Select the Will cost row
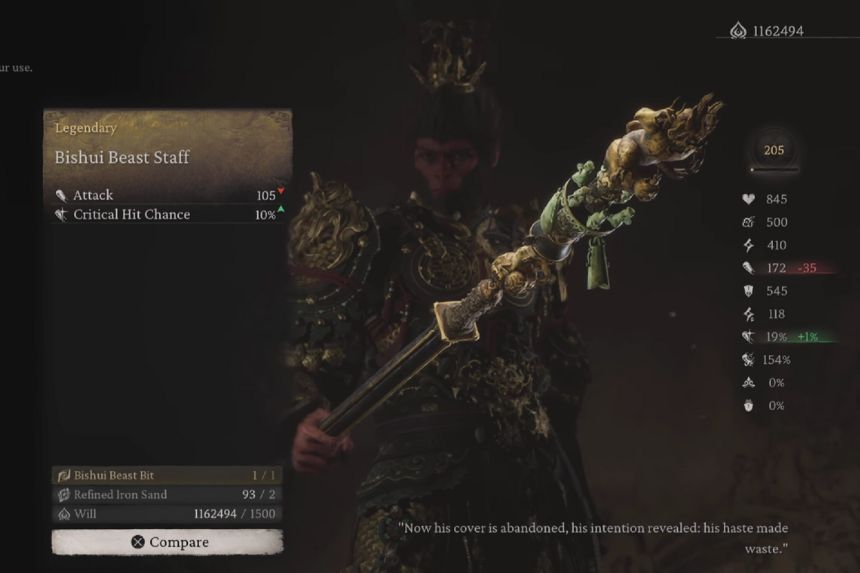860x573 pixels. click(x=167, y=514)
